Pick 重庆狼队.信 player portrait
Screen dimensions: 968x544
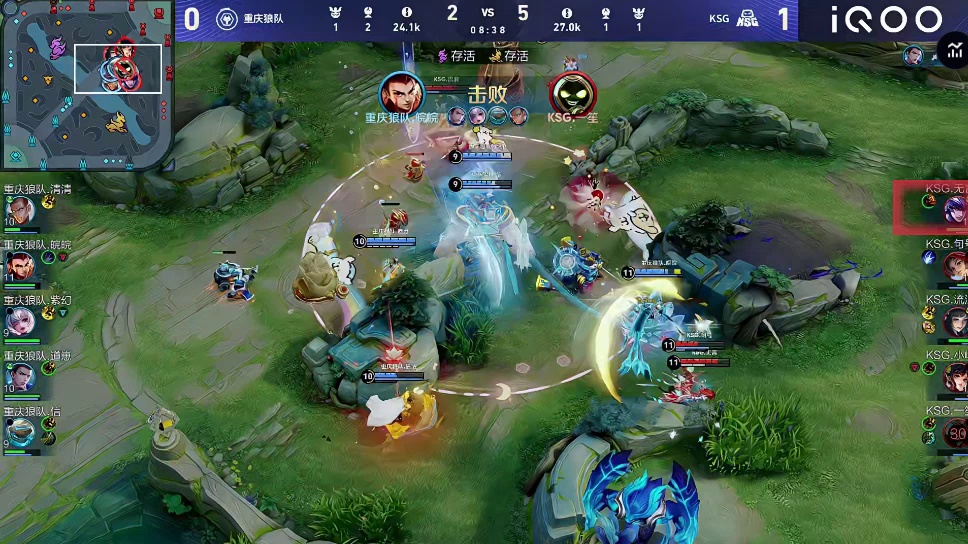point(21,432)
